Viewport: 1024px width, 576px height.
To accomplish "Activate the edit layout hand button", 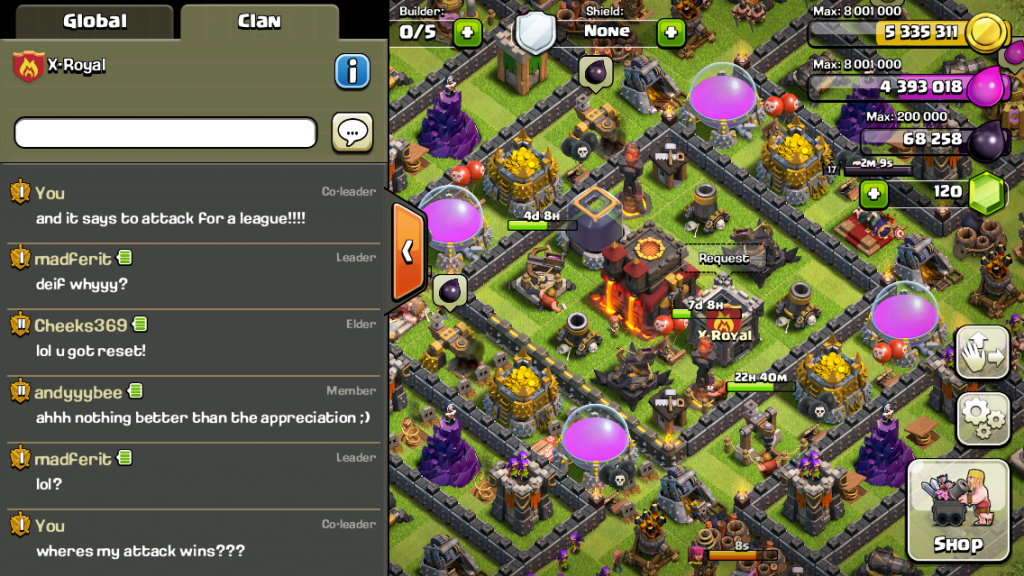I will pos(983,353).
